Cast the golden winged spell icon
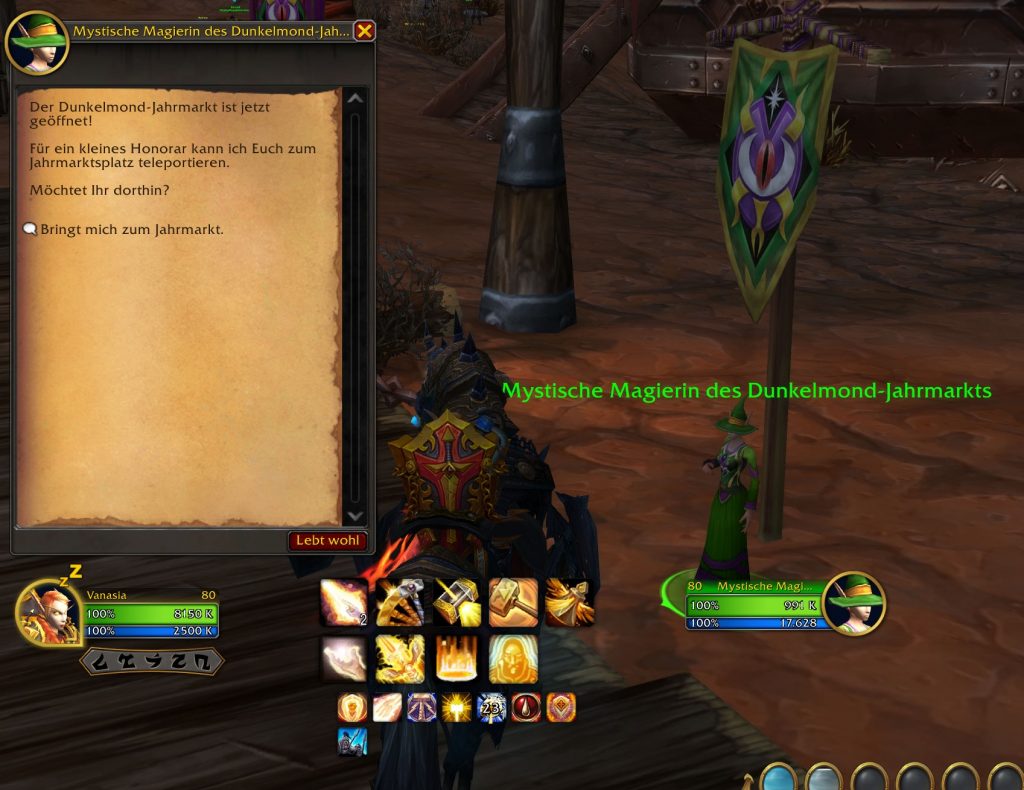This screenshot has width=1024, height=790. coord(569,603)
